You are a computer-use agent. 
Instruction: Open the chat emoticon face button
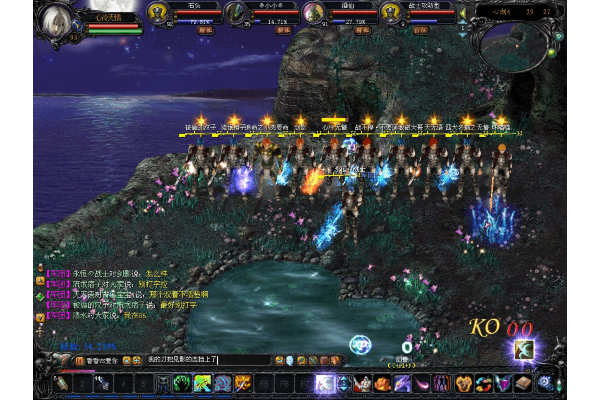click(x=287, y=360)
